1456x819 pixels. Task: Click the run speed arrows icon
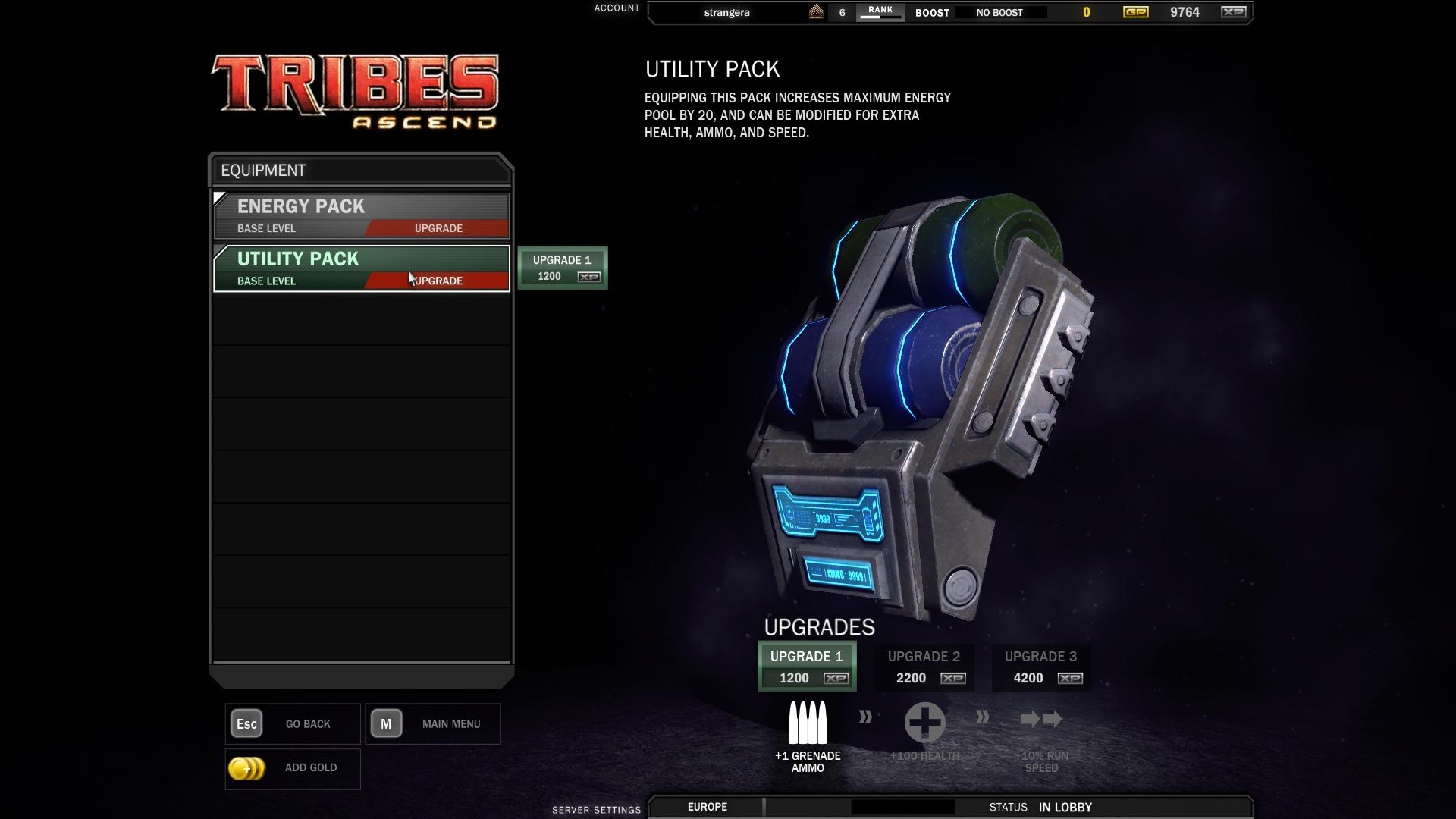coord(1041,719)
